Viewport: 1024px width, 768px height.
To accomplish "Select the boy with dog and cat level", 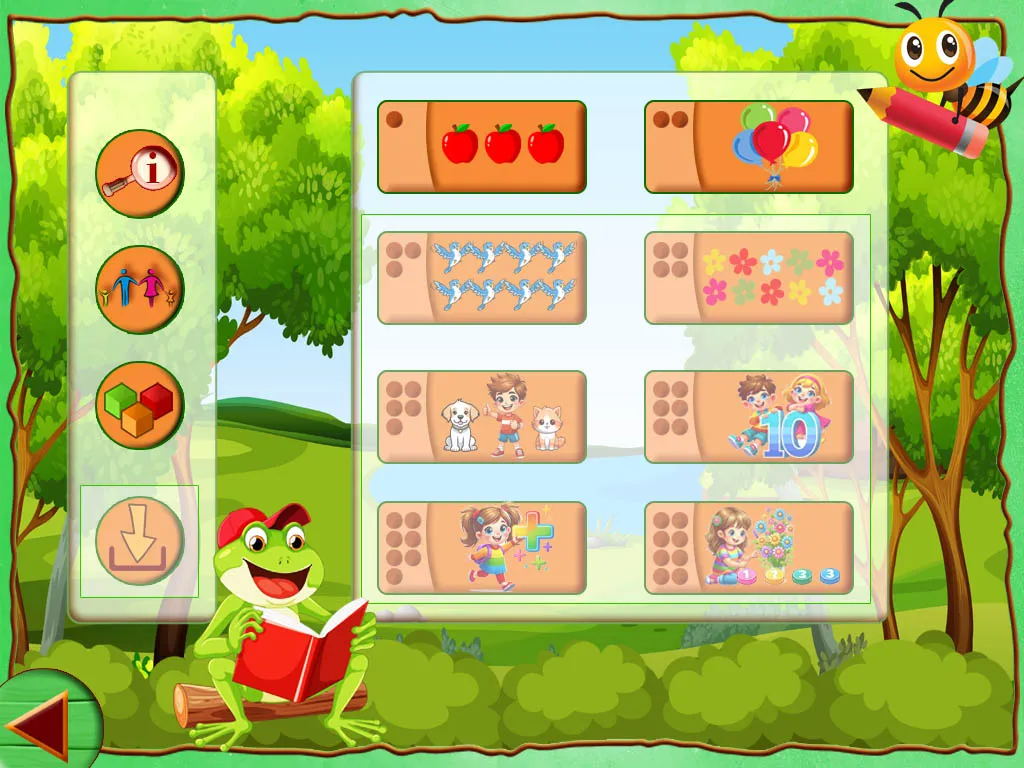I will click(x=481, y=417).
